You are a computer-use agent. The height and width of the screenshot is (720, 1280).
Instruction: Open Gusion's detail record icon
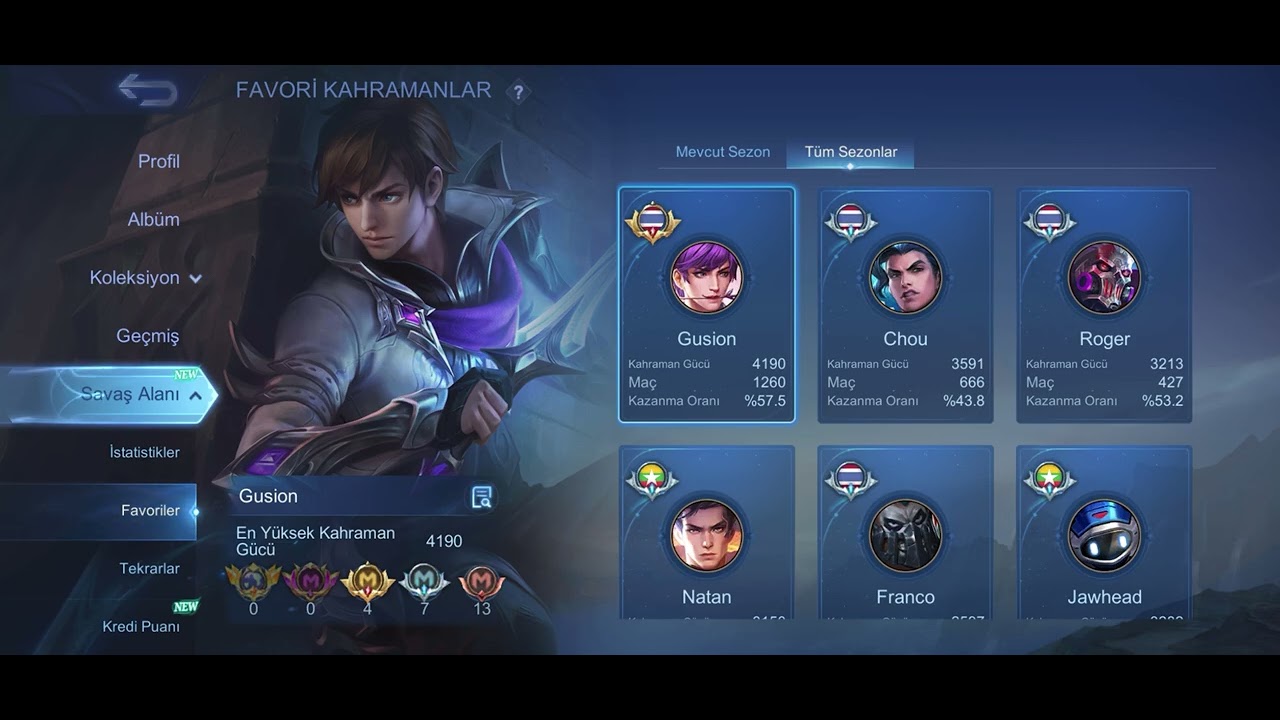pos(482,497)
